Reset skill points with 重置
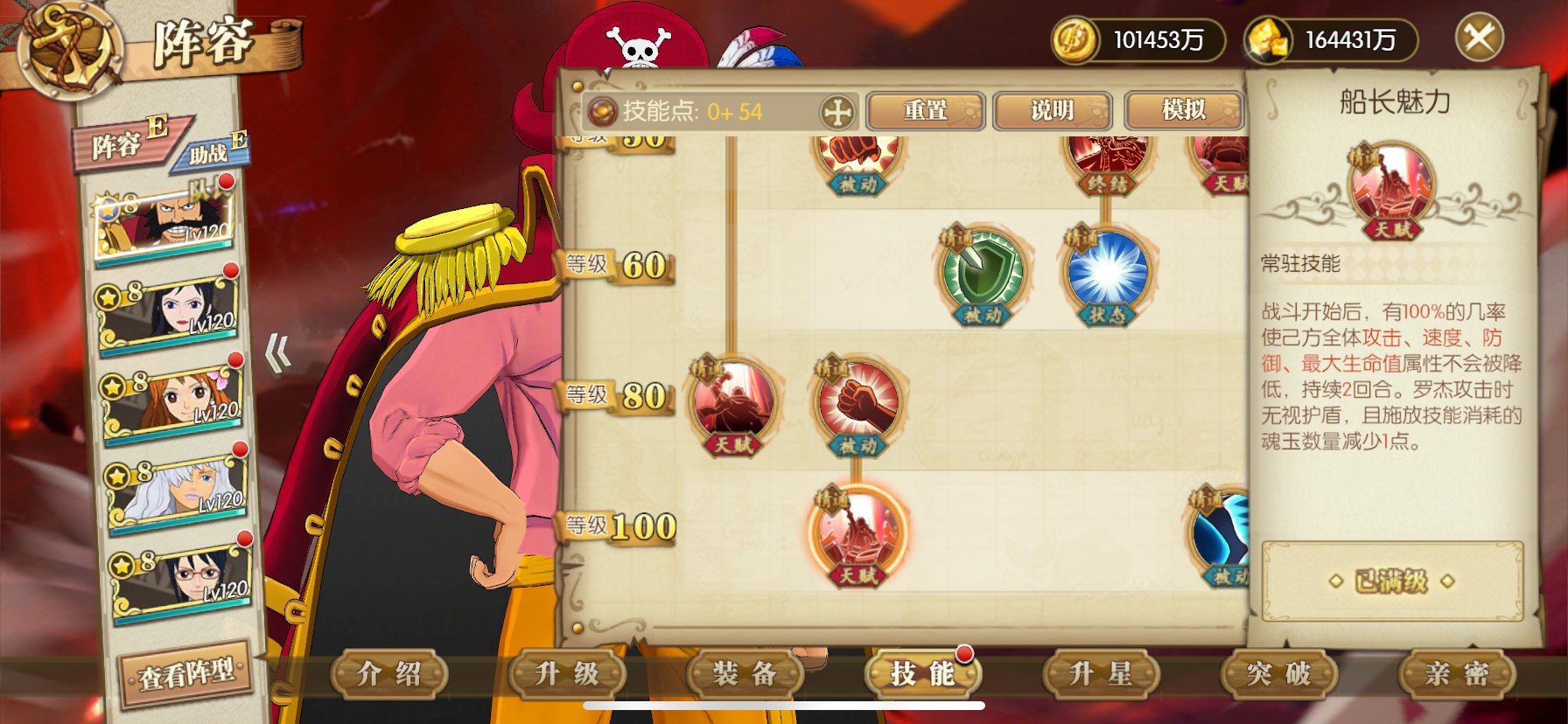 click(x=926, y=111)
